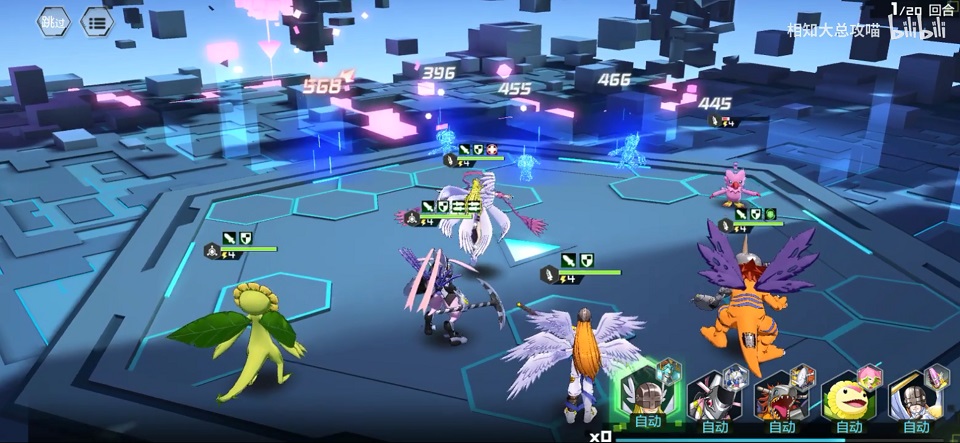Screen dimensions: 960x443
Task: Select the white winged angel portrait
Action: [x=915, y=398]
